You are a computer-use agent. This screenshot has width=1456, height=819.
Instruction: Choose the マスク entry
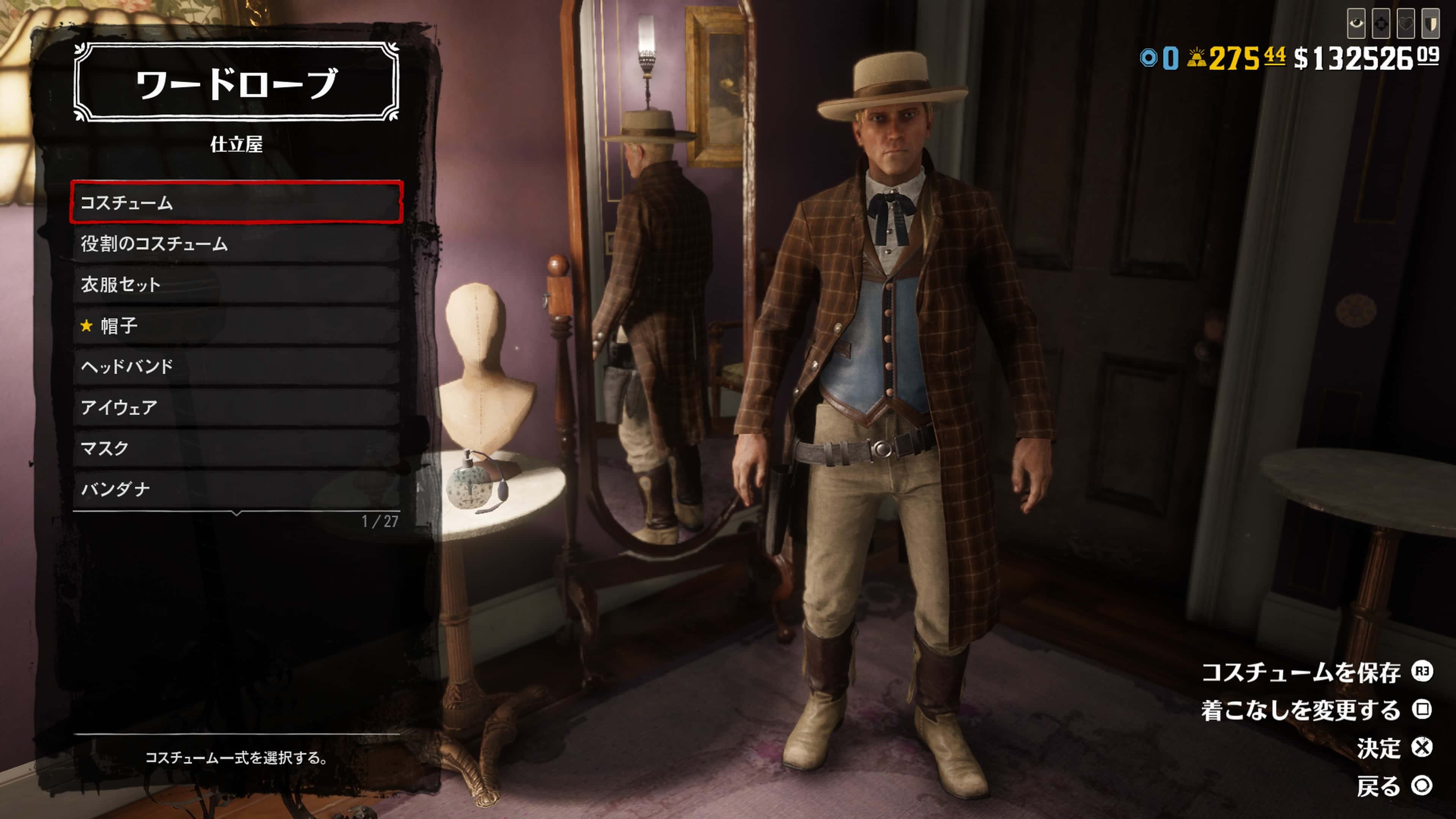click(x=236, y=448)
